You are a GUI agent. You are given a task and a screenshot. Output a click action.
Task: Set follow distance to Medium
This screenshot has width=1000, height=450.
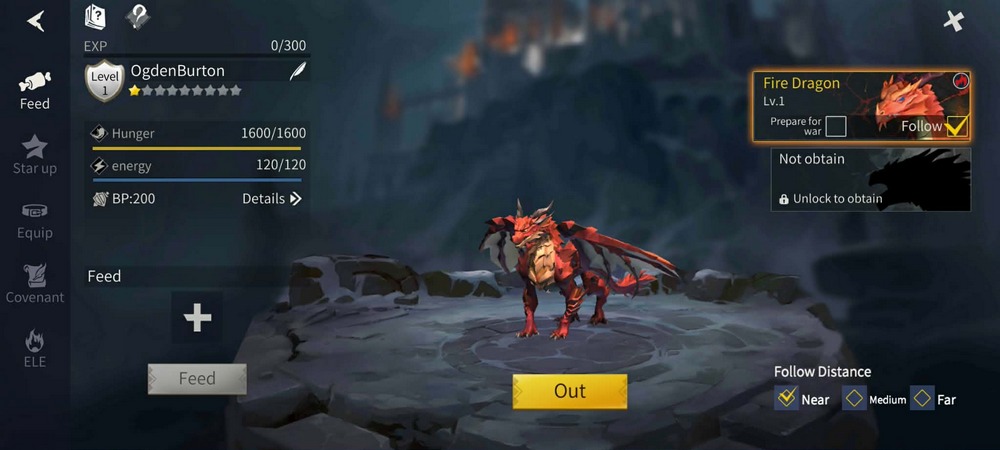coord(854,399)
